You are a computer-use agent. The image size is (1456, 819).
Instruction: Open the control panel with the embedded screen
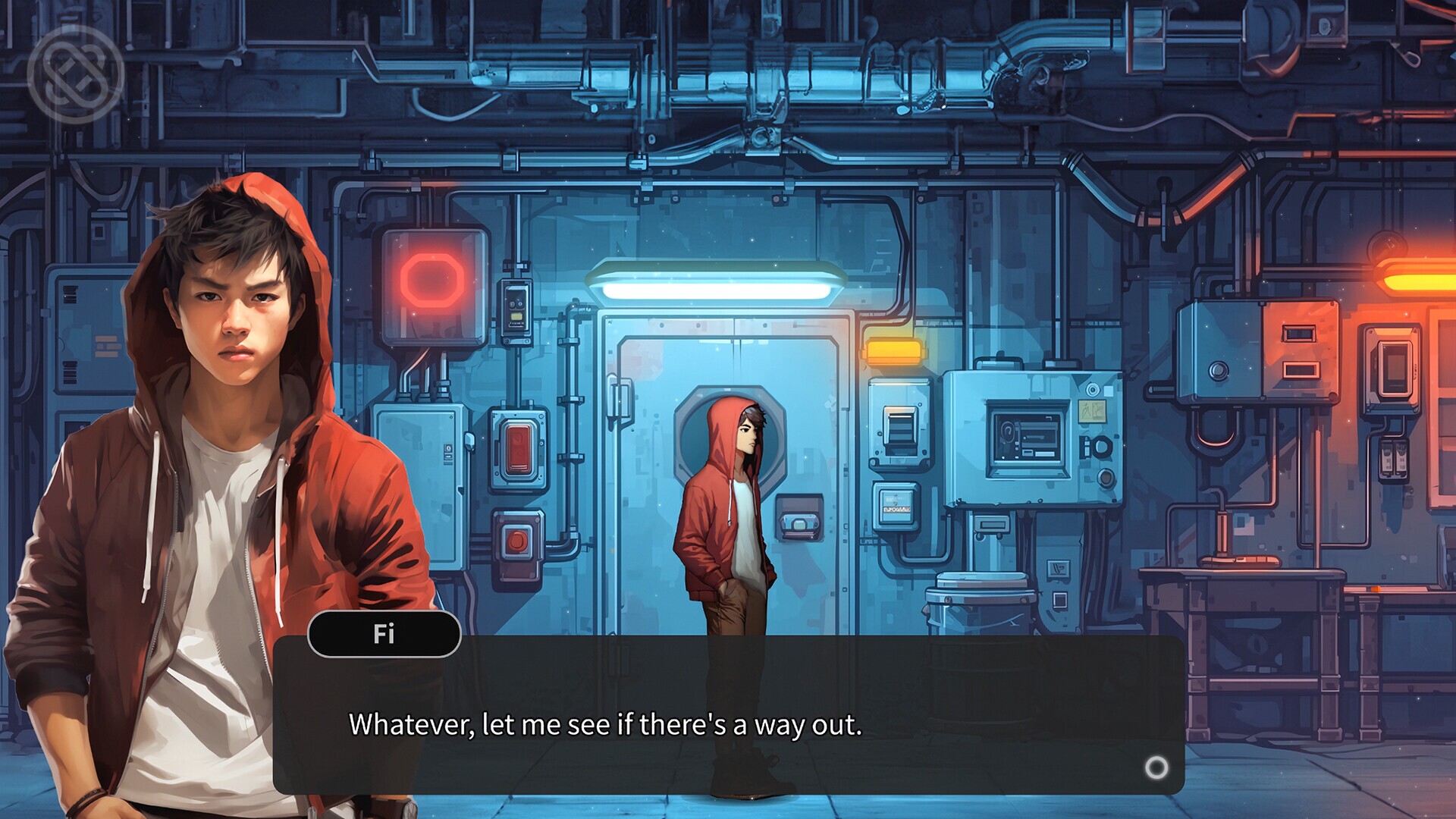pos(1026,438)
